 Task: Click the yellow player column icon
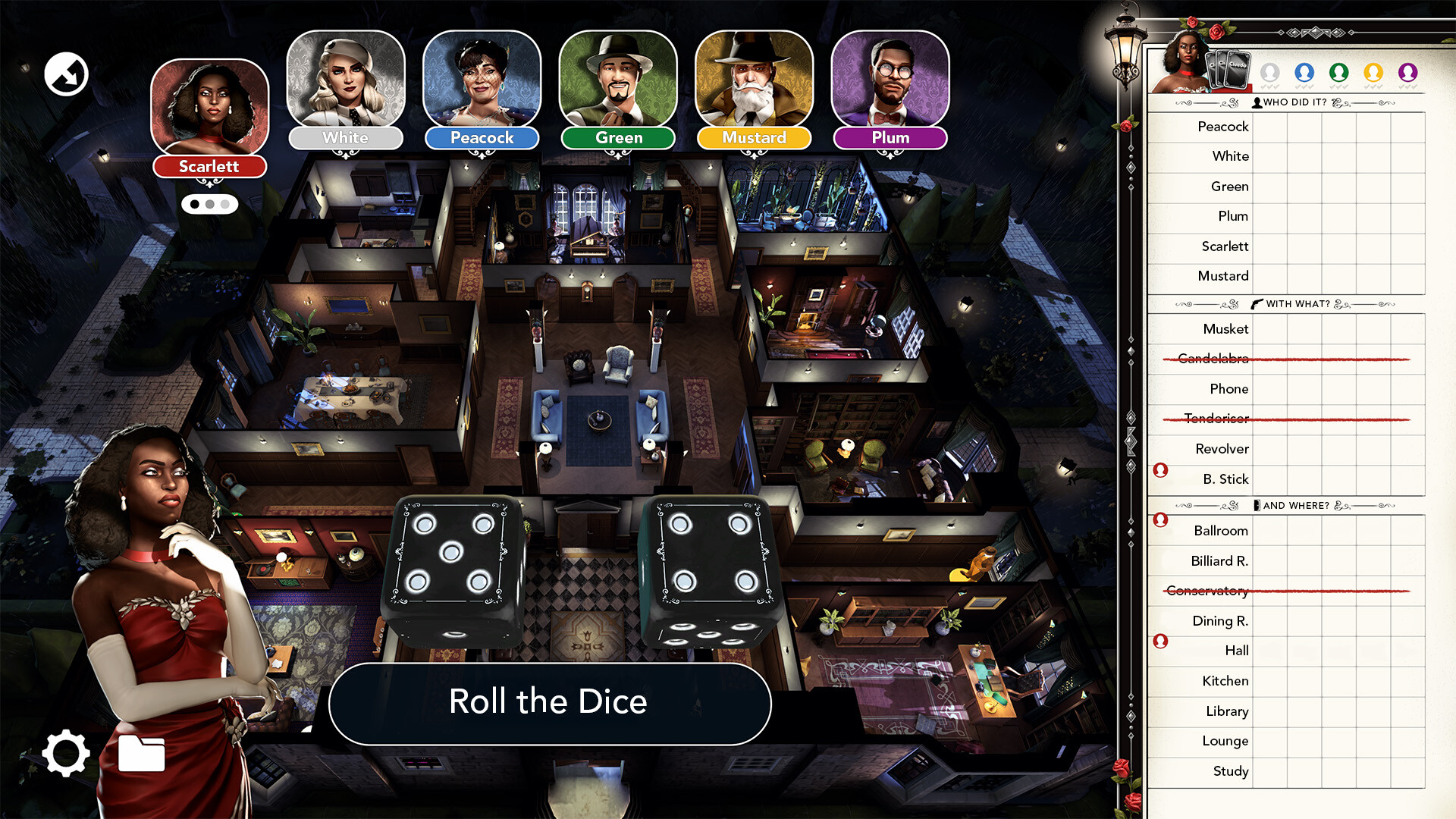click(1373, 72)
